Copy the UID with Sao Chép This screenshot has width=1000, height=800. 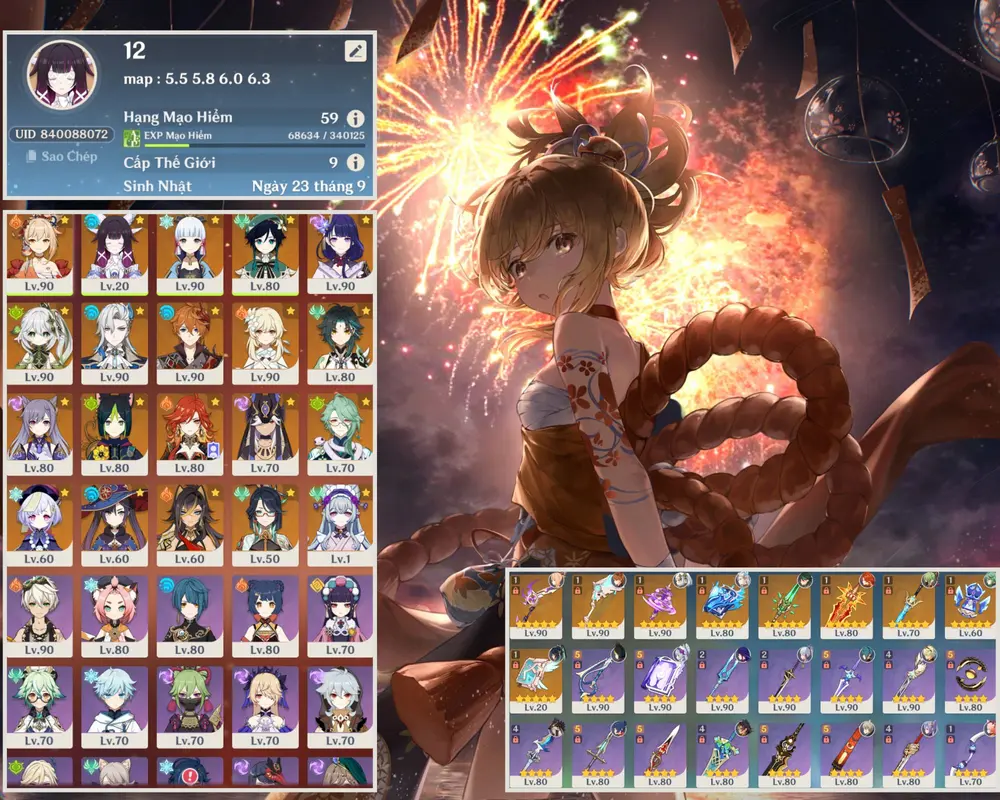point(62,156)
